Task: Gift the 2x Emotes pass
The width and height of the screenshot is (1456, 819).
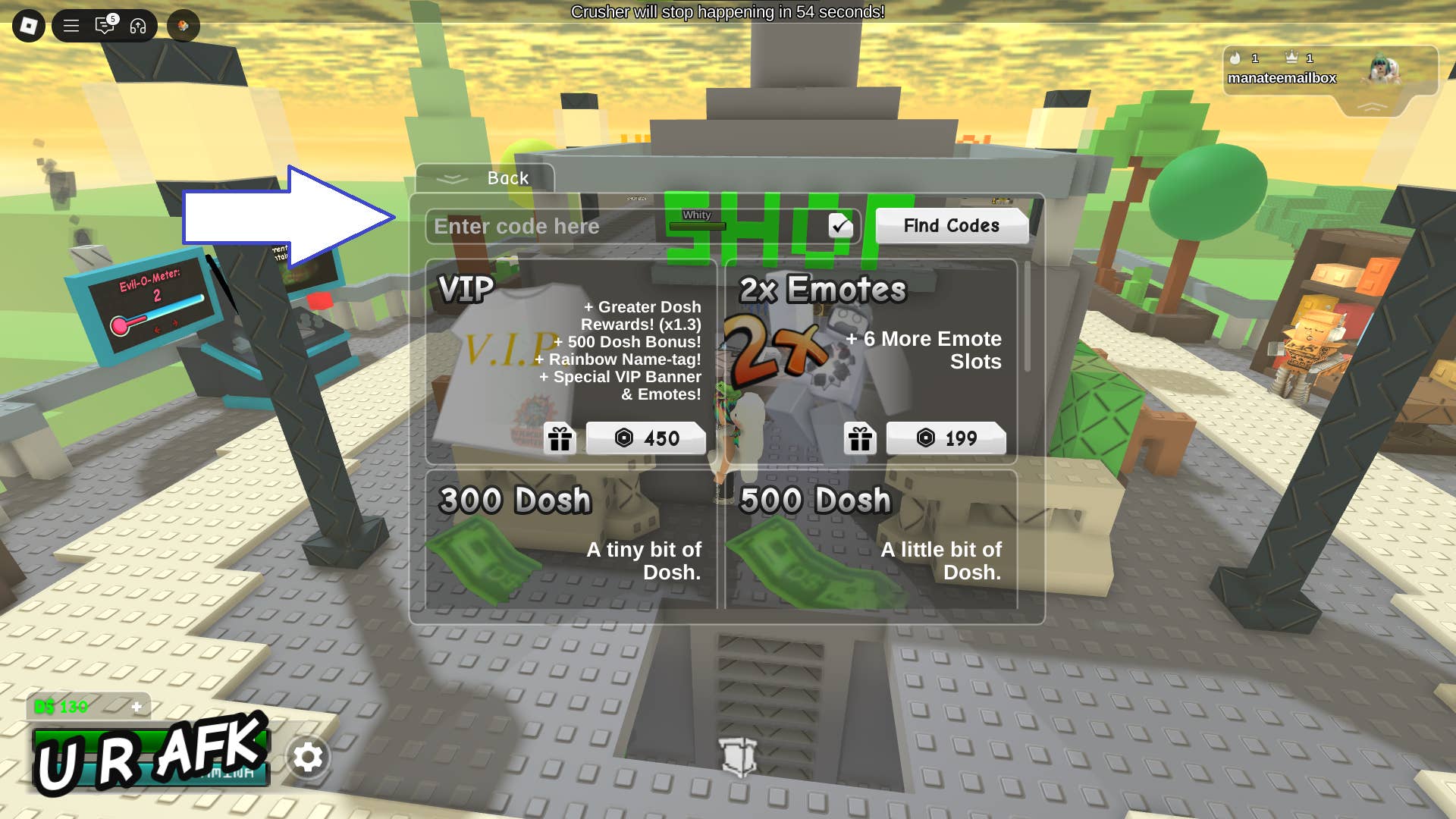Action: tap(860, 438)
